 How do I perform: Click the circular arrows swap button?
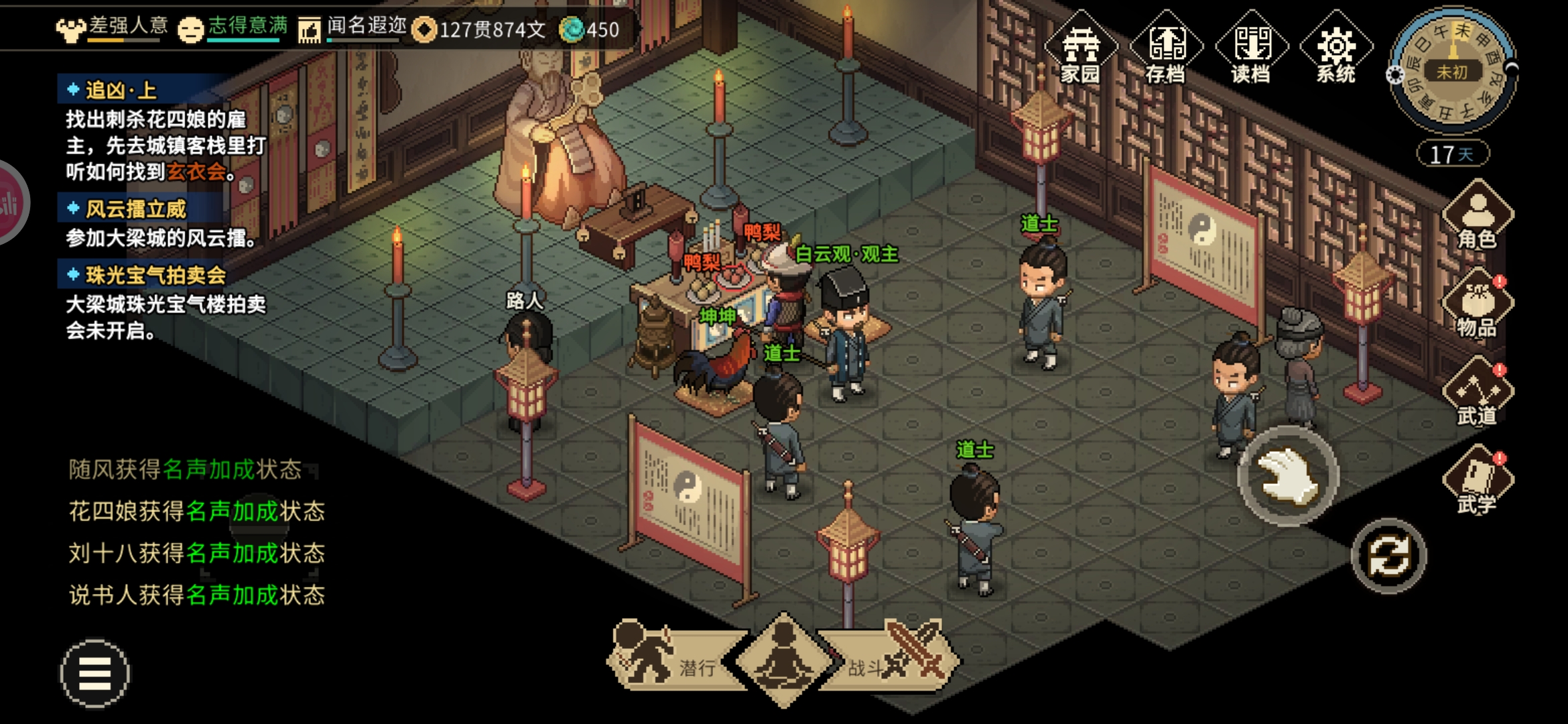1388,556
